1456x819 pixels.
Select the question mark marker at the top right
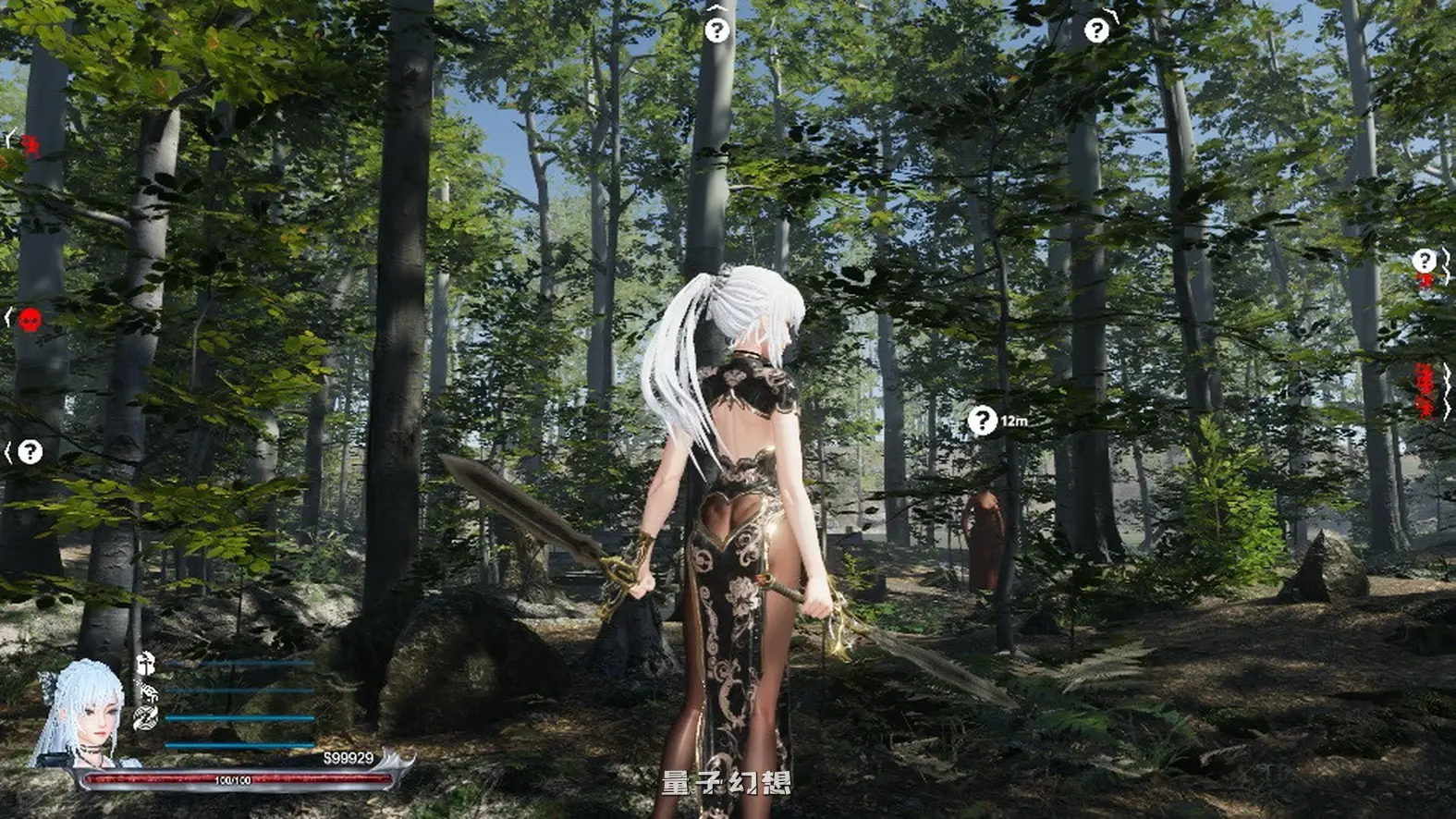click(x=1097, y=31)
